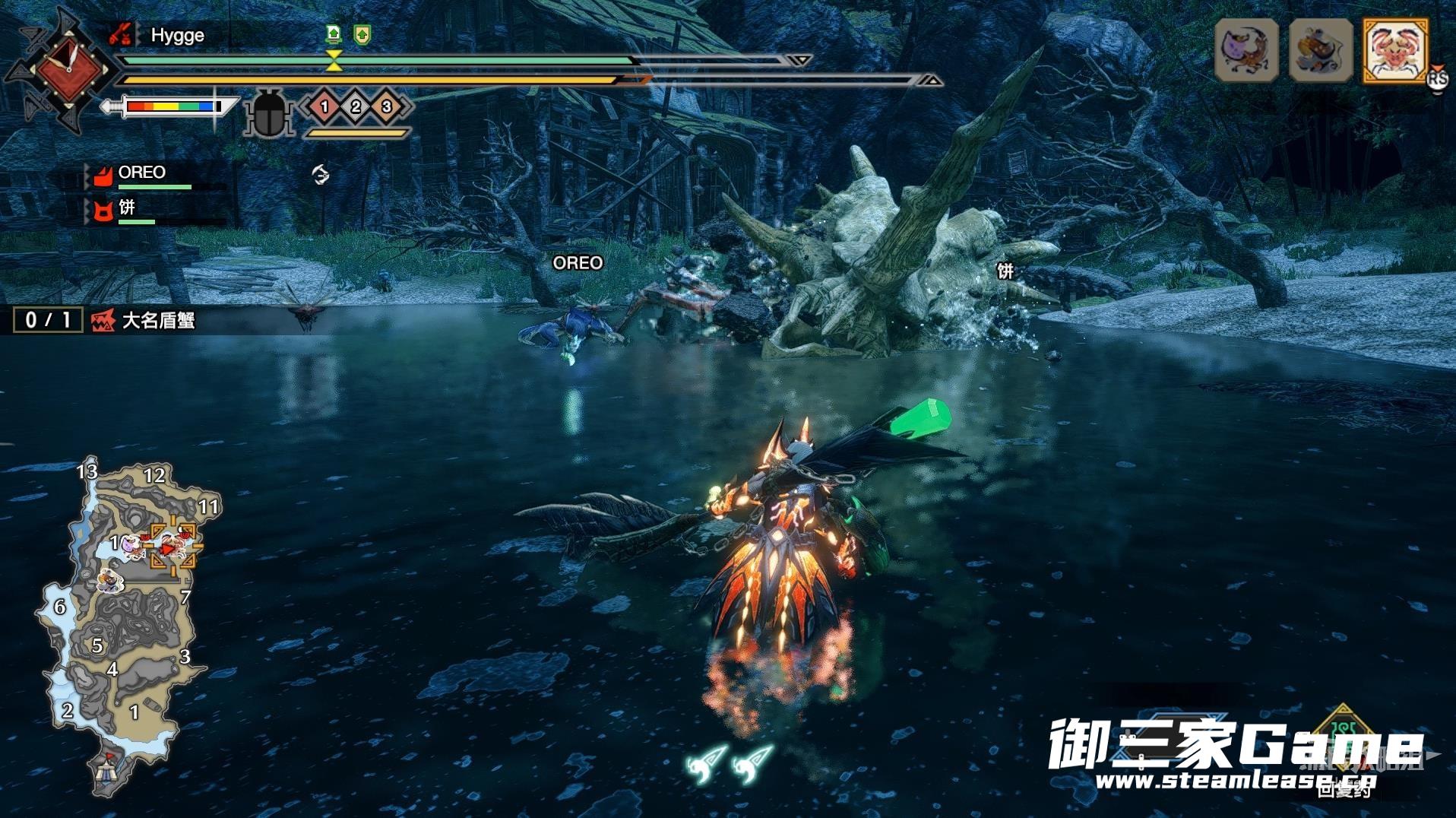The width and height of the screenshot is (1456, 818).
Task: Click the kinsect beetle icon
Action: point(268,114)
